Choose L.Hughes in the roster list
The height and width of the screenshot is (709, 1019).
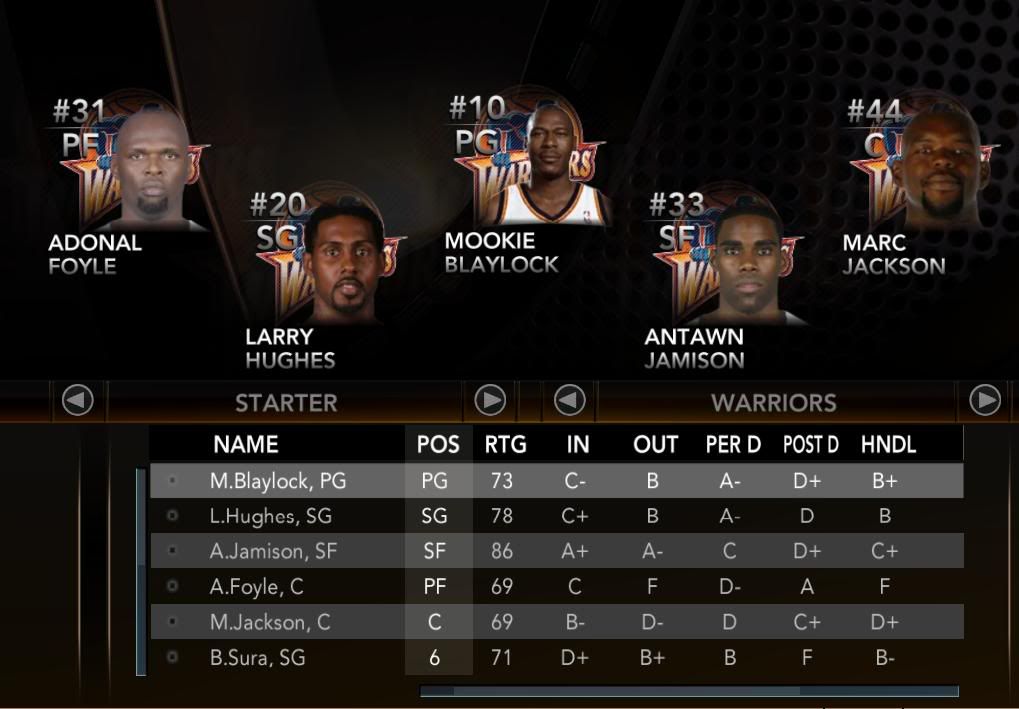coord(270,517)
